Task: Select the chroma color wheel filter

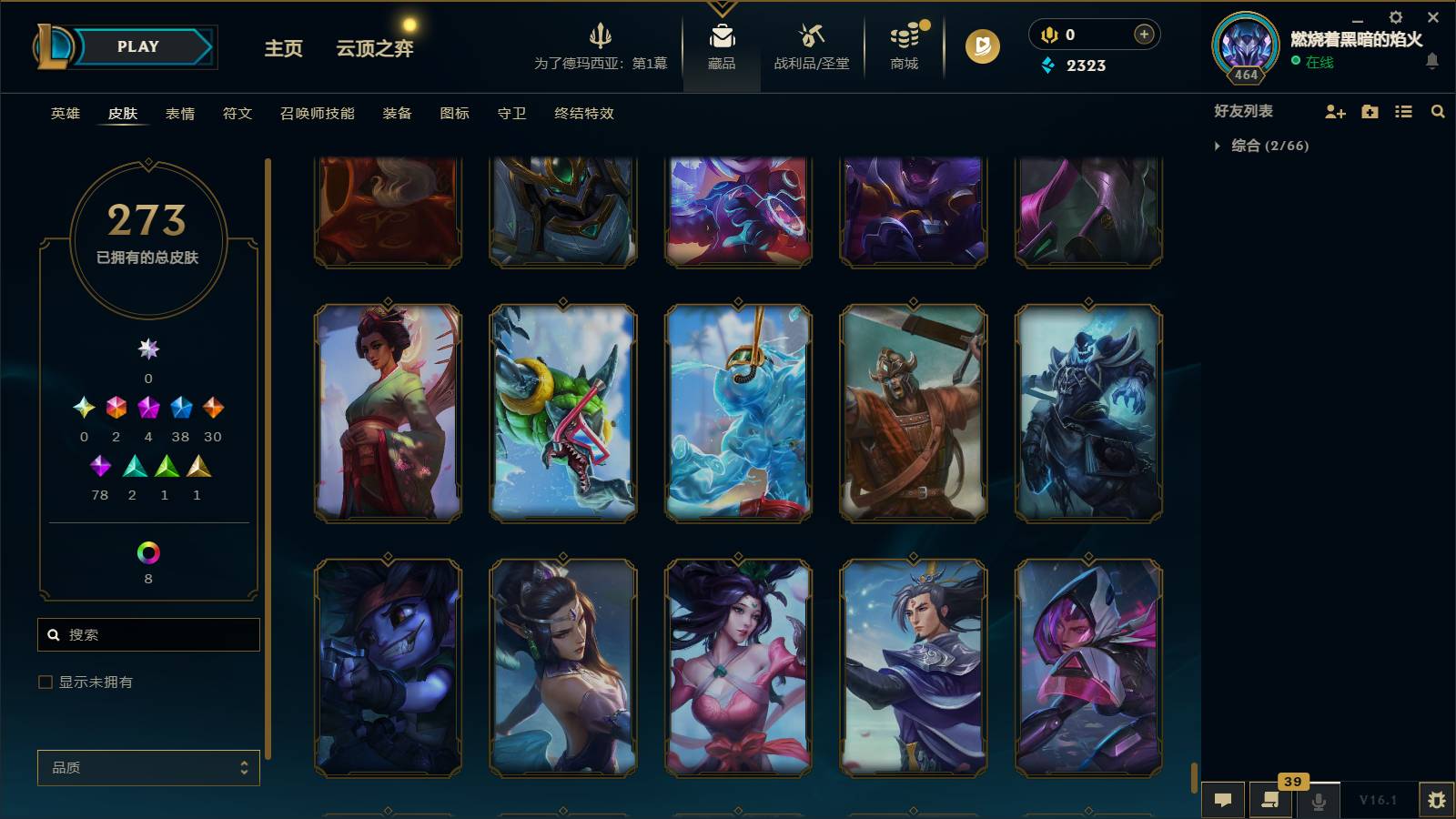Action: coord(148,551)
